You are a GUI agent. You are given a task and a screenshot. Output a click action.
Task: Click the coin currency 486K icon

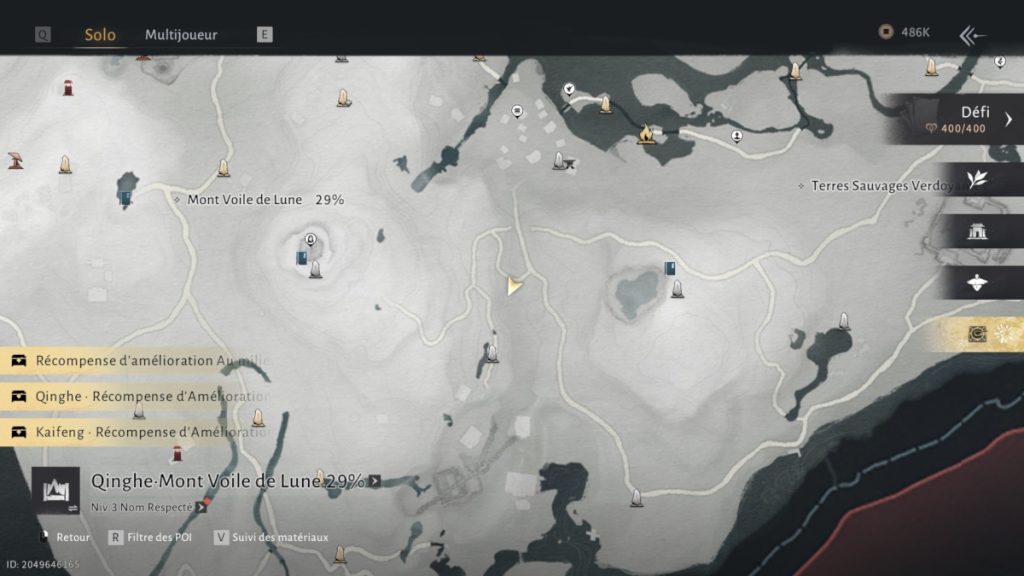pyautogui.click(x=885, y=33)
